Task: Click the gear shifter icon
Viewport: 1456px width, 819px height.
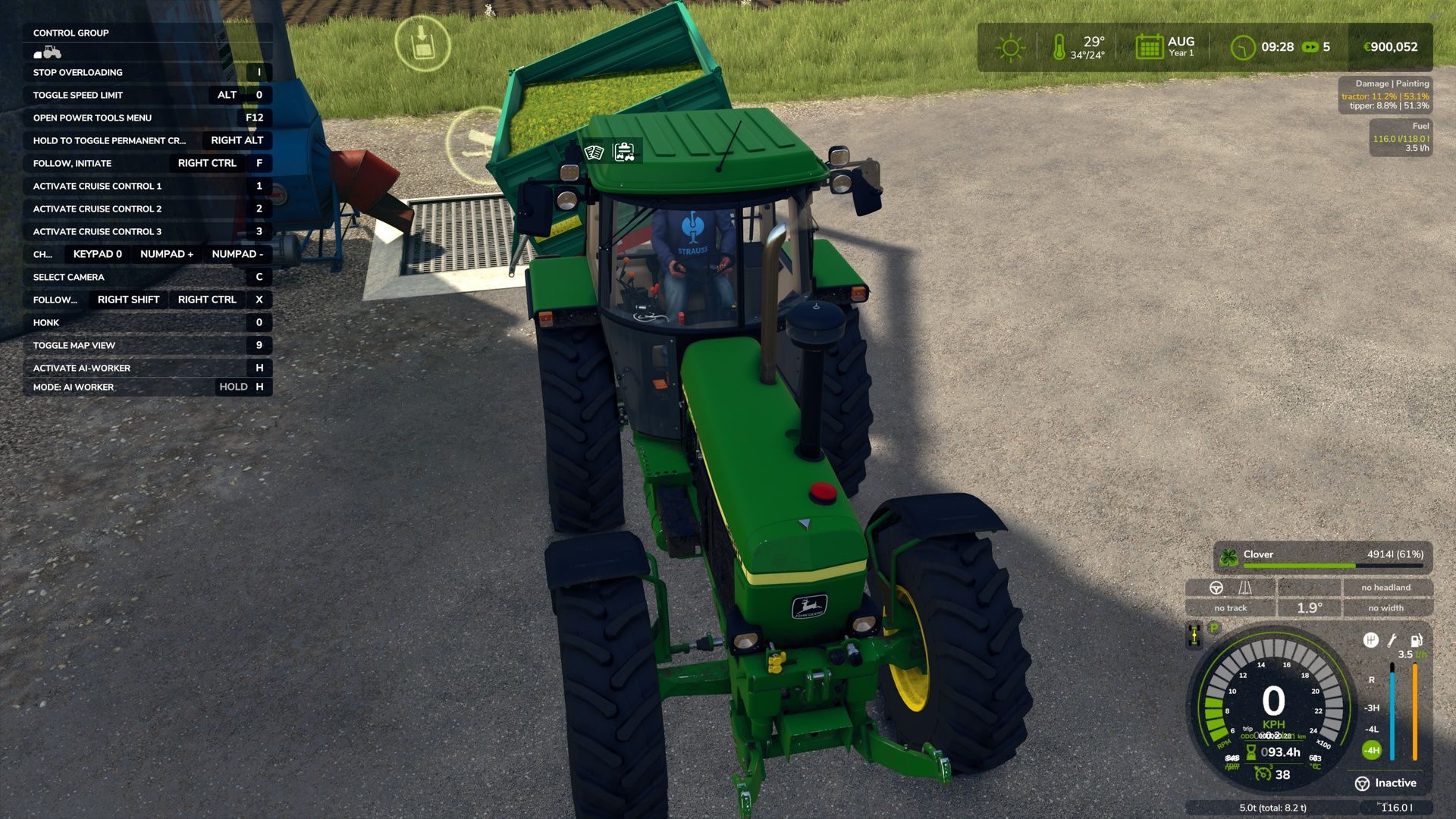Action: click(1370, 641)
